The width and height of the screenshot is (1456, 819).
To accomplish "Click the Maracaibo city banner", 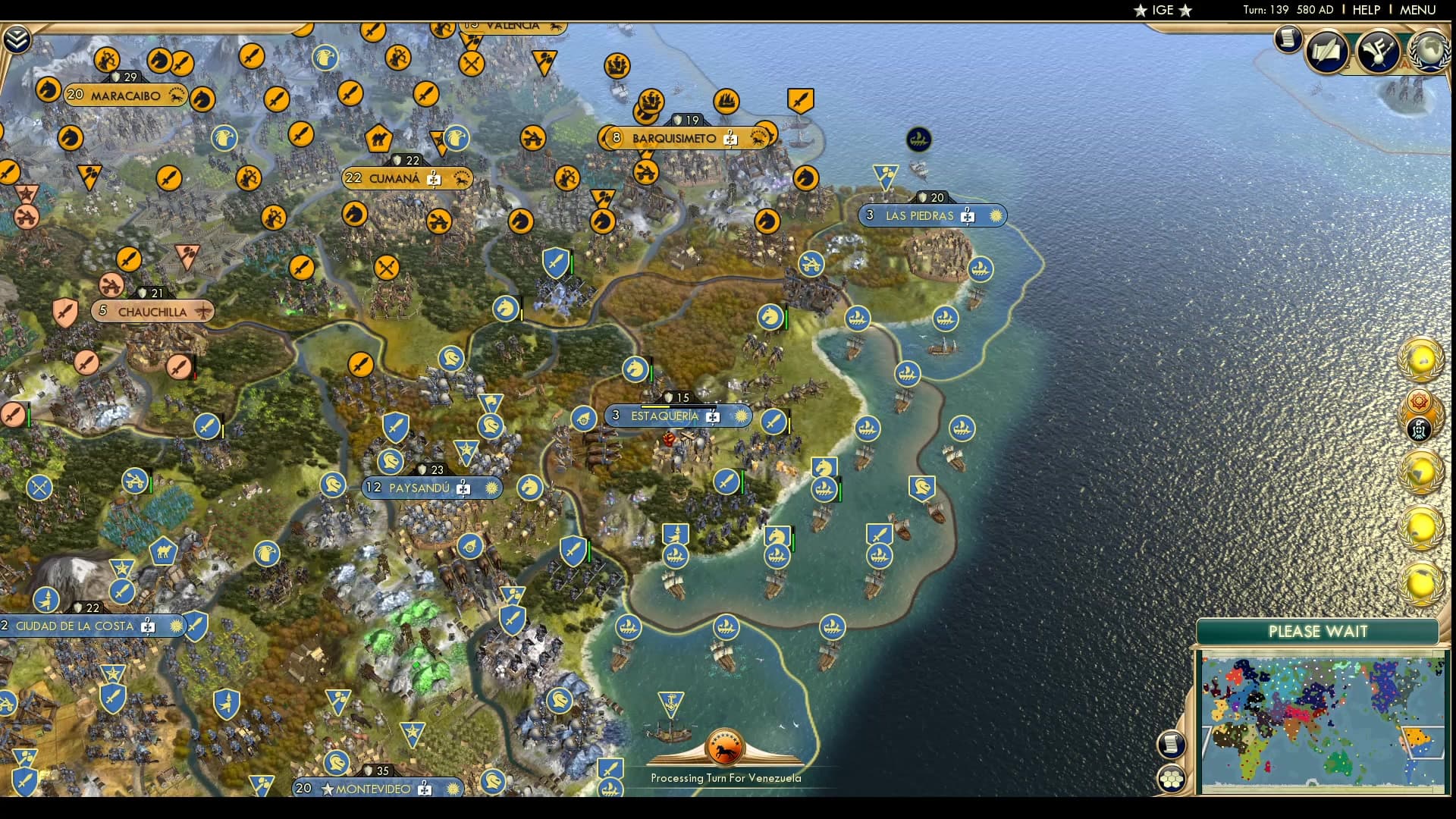I will coord(125,96).
